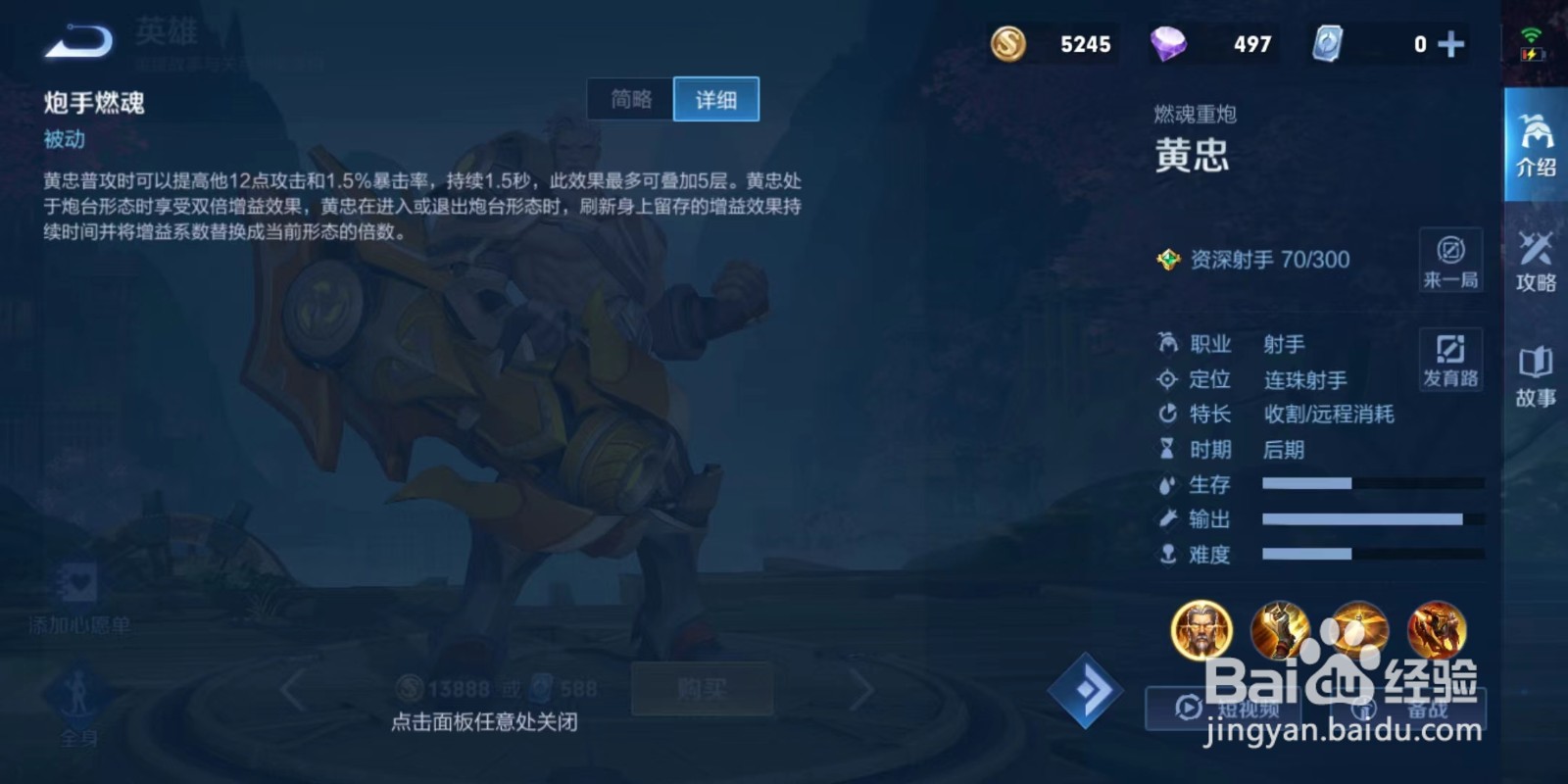Tap the 添加心愿单 wishlist heart icon

[x=78, y=580]
